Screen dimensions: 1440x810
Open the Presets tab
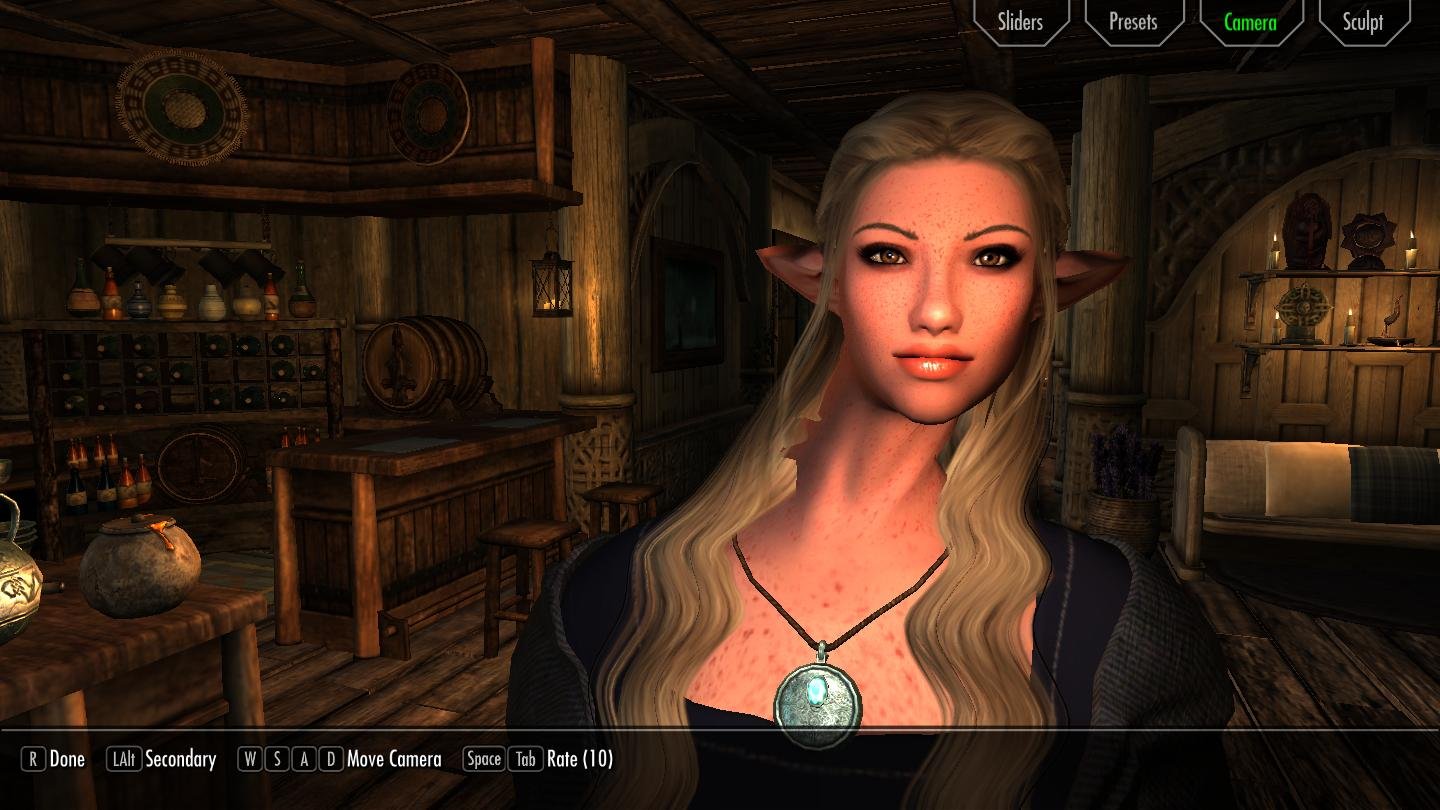point(1133,22)
